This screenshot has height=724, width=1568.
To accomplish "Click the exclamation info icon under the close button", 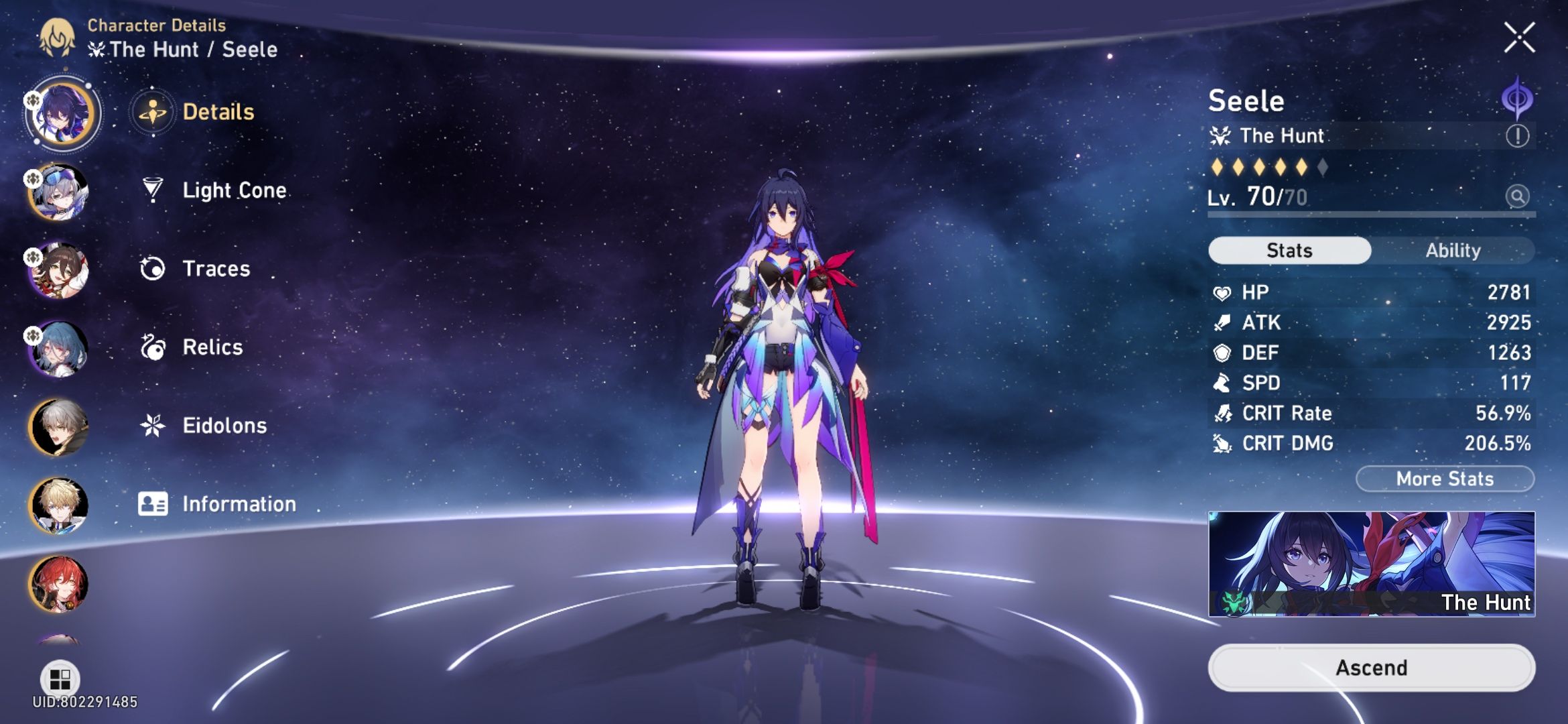I will [x=1518, y=134].
